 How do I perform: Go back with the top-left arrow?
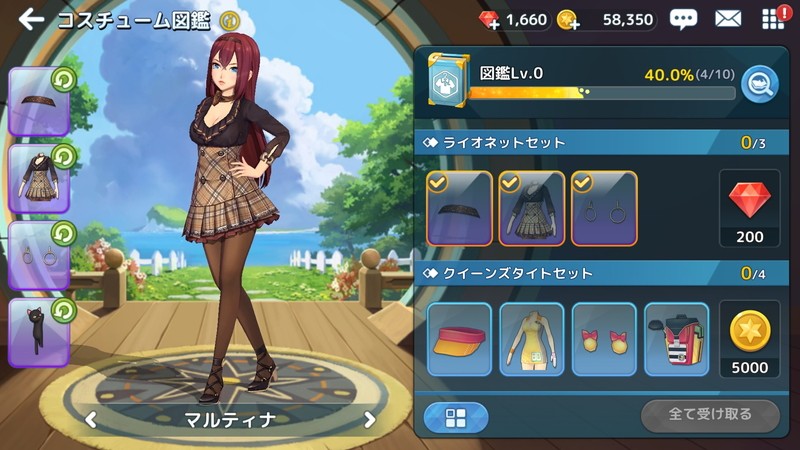click(x=30, y=19)
